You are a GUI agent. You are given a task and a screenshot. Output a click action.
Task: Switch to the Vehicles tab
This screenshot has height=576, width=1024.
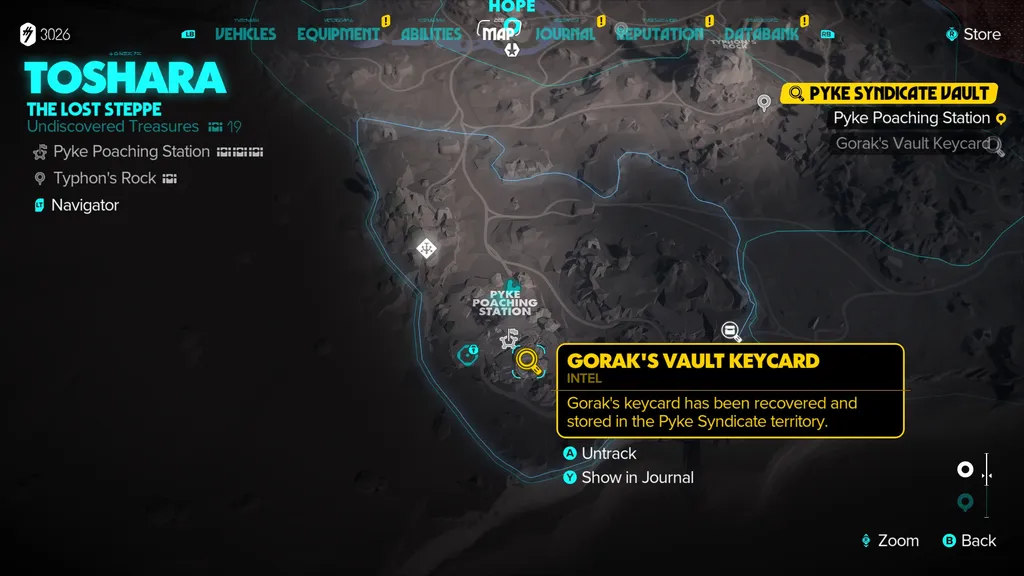coord(245,34)
